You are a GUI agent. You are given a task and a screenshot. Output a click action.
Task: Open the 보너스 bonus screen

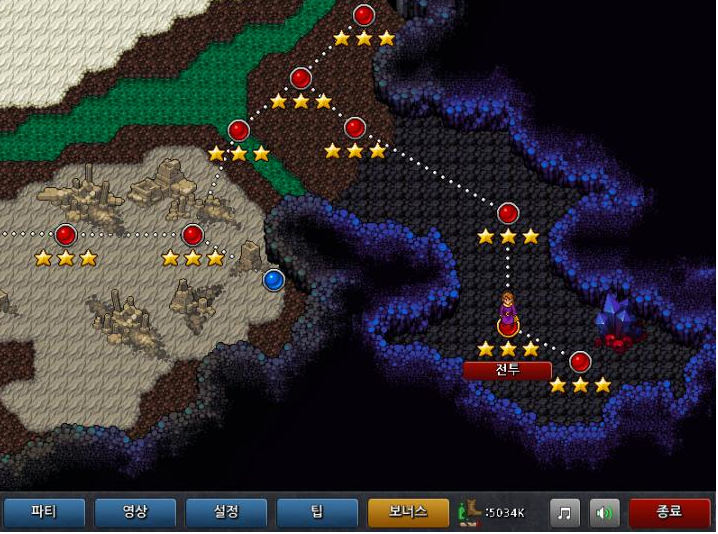408,513
